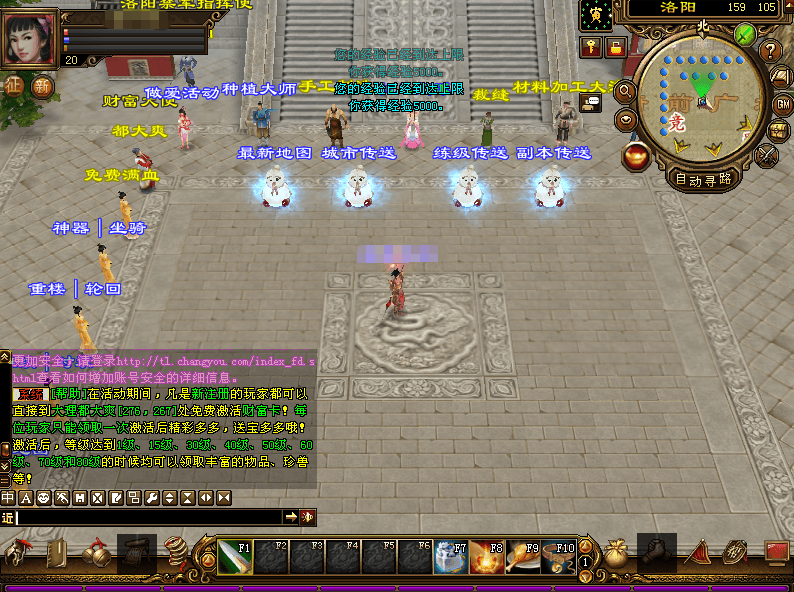794x592 pixels.
Task: Use the F8 fire skill
Action: tap(488, 557)
